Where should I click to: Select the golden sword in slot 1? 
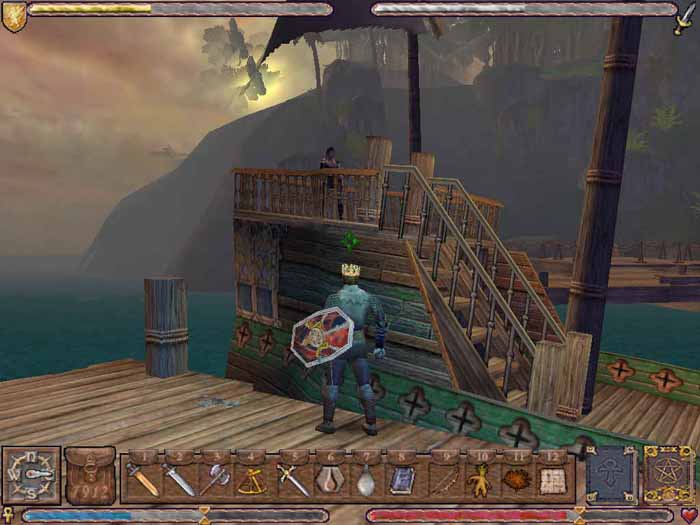coord(141,480)
